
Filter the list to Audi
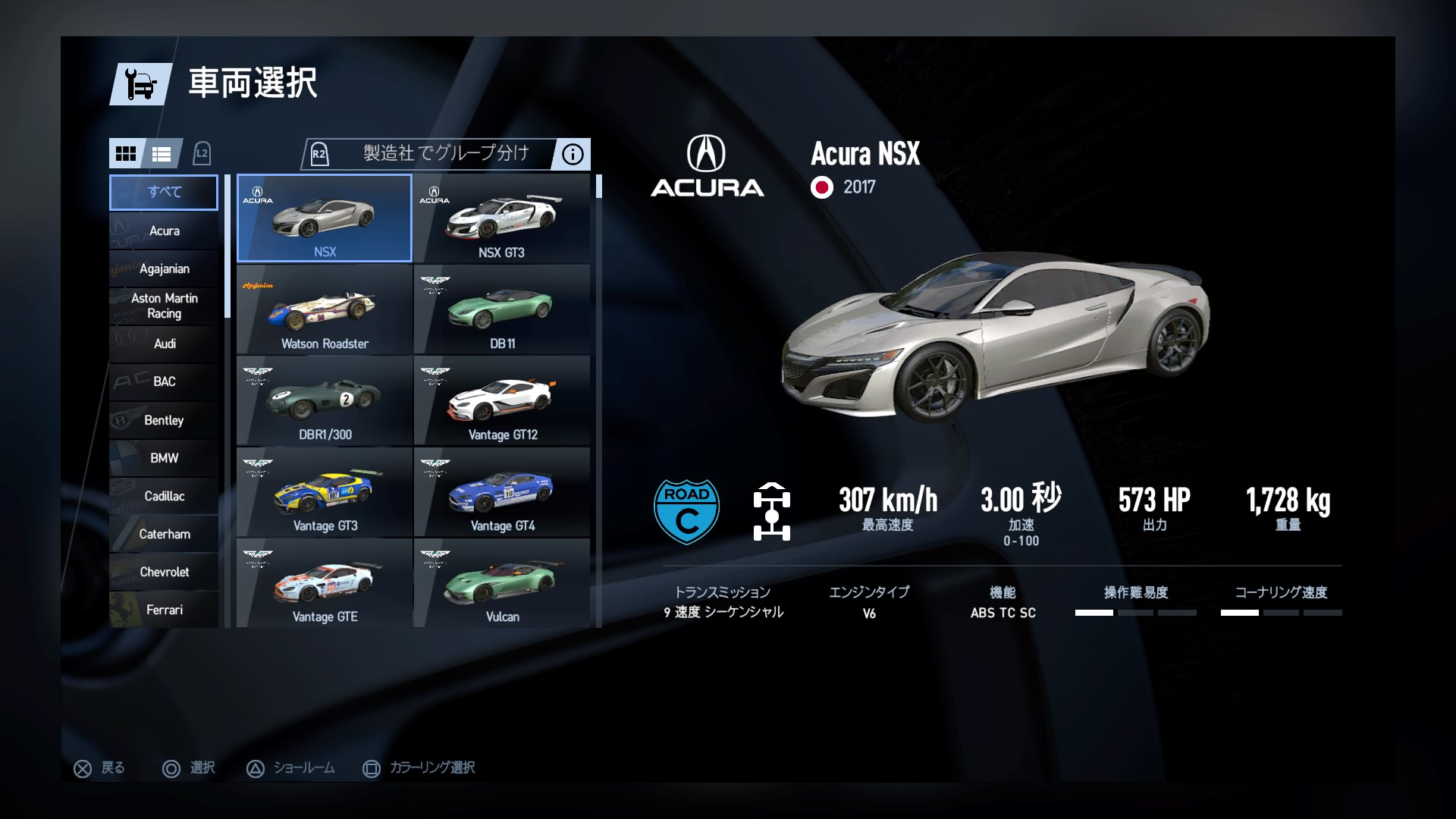click(x=164, y=344)
